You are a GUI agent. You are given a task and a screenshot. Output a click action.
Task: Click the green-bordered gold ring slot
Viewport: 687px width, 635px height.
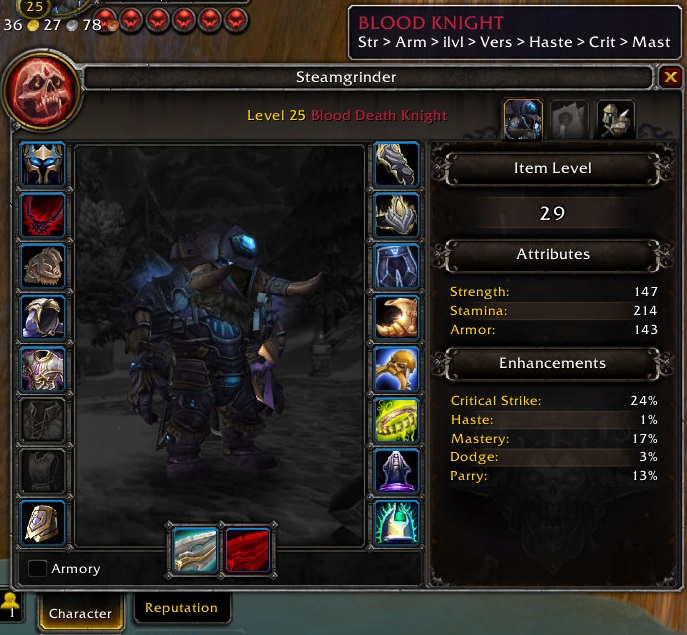coord(396,420)
